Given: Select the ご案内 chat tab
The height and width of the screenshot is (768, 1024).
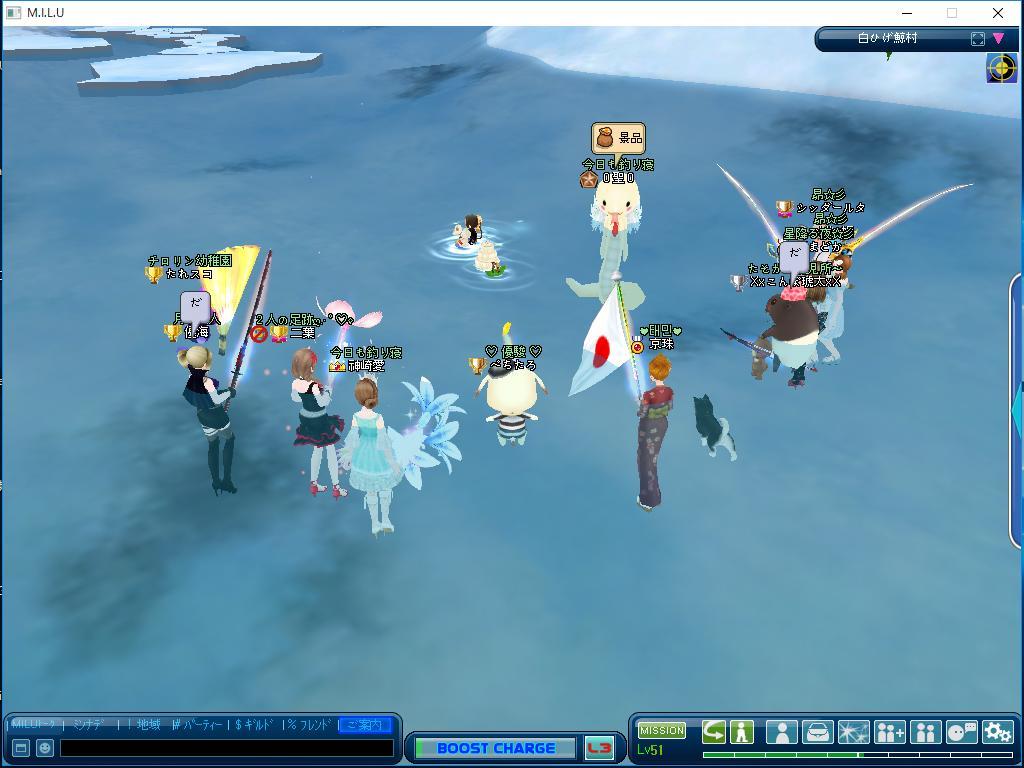Looking at the screenshot, I should (x=365, y=725).
